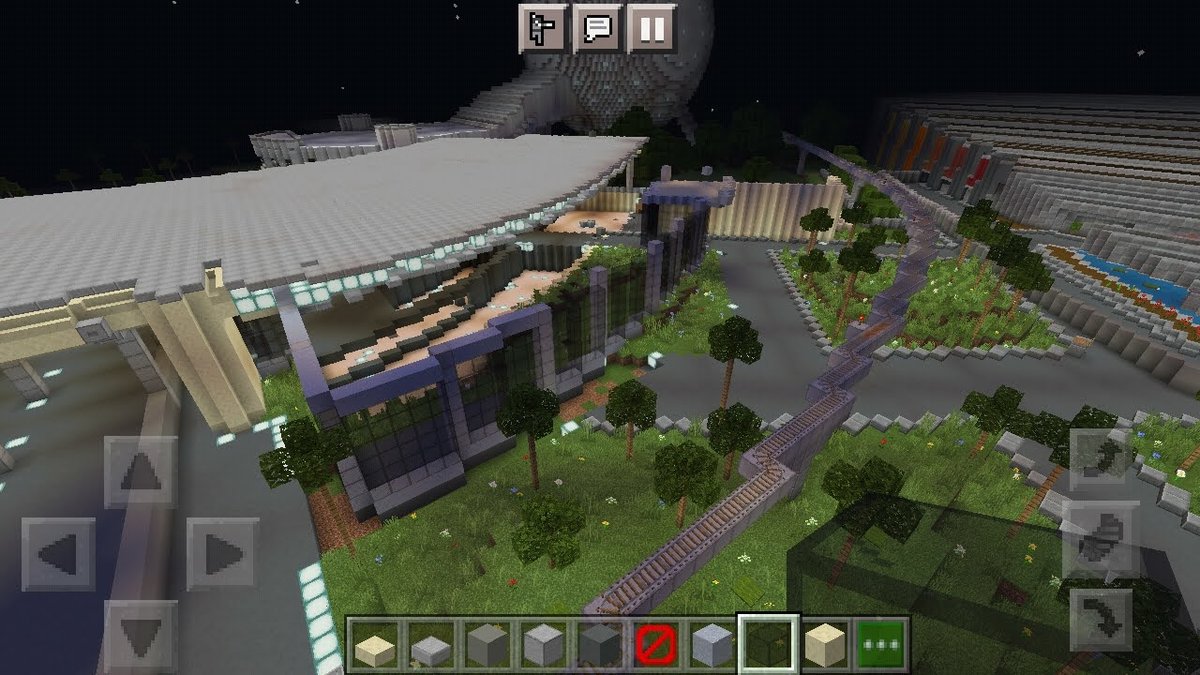This screenshot has width=1200, height=675.
Task: Open inventory with the three-dots button
Action: [x=881, y=643]
